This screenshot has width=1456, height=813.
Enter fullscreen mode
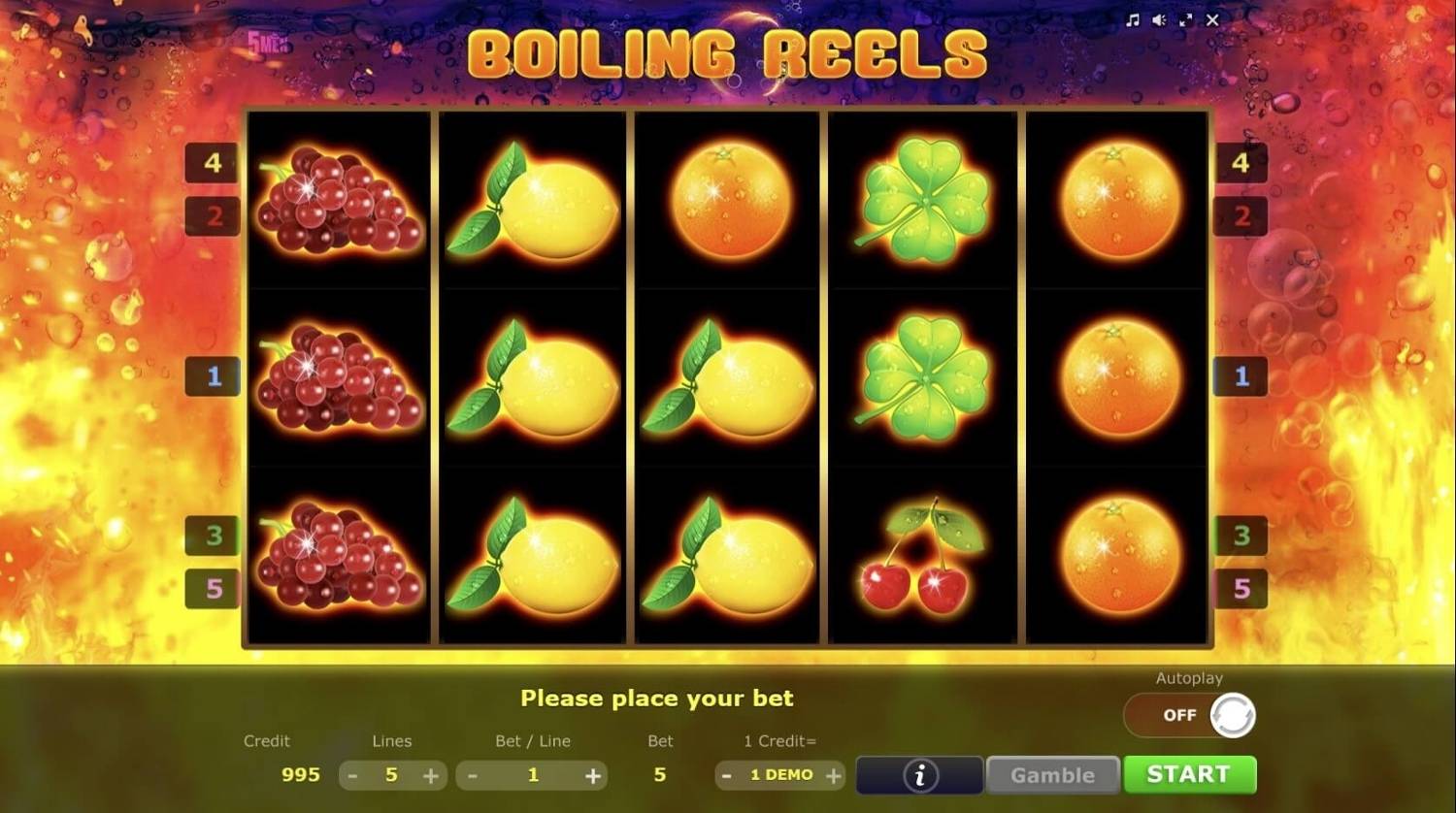coord(1186,19)
